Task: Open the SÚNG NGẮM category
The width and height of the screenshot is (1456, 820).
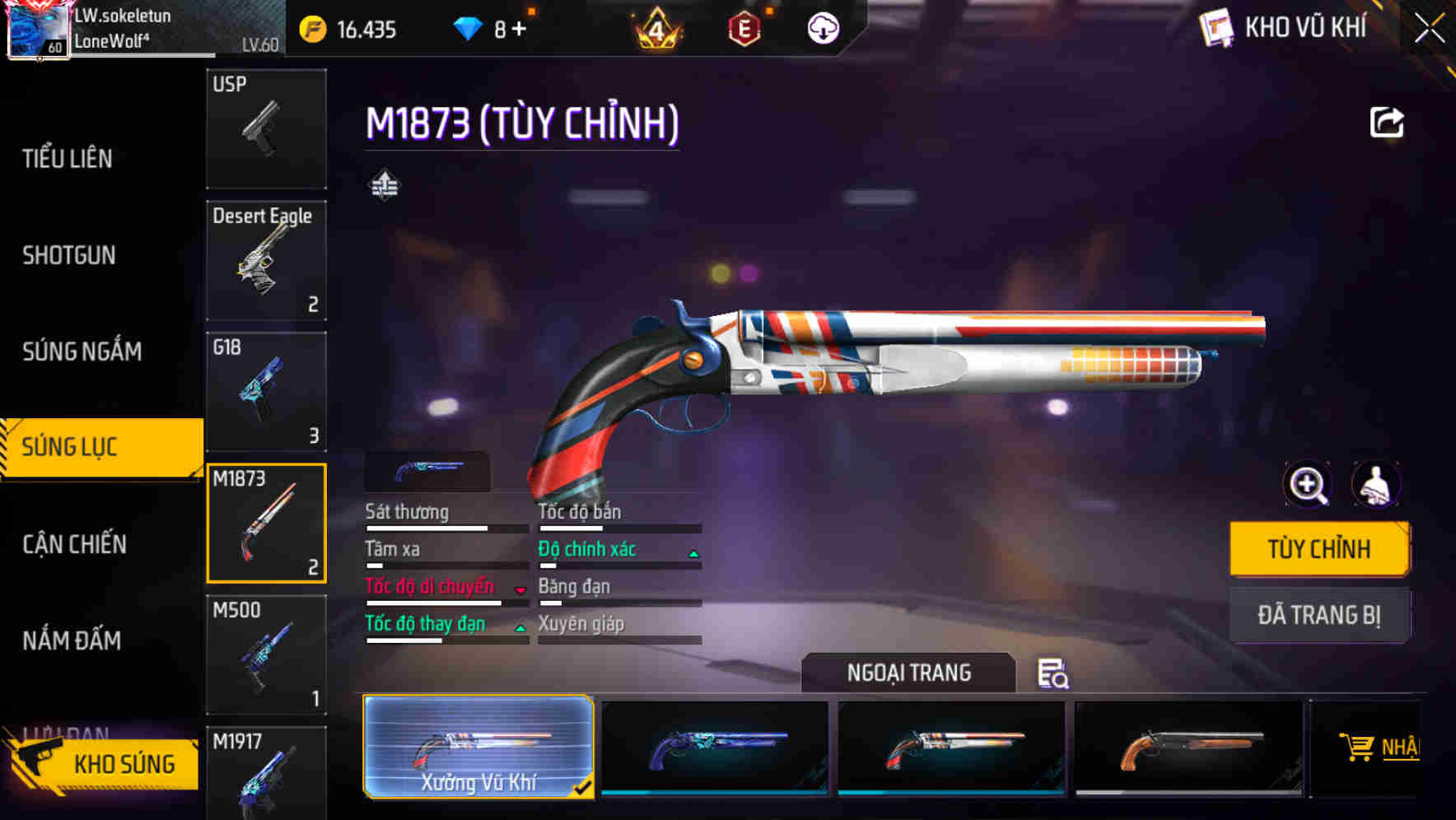Action: (82, 352)
